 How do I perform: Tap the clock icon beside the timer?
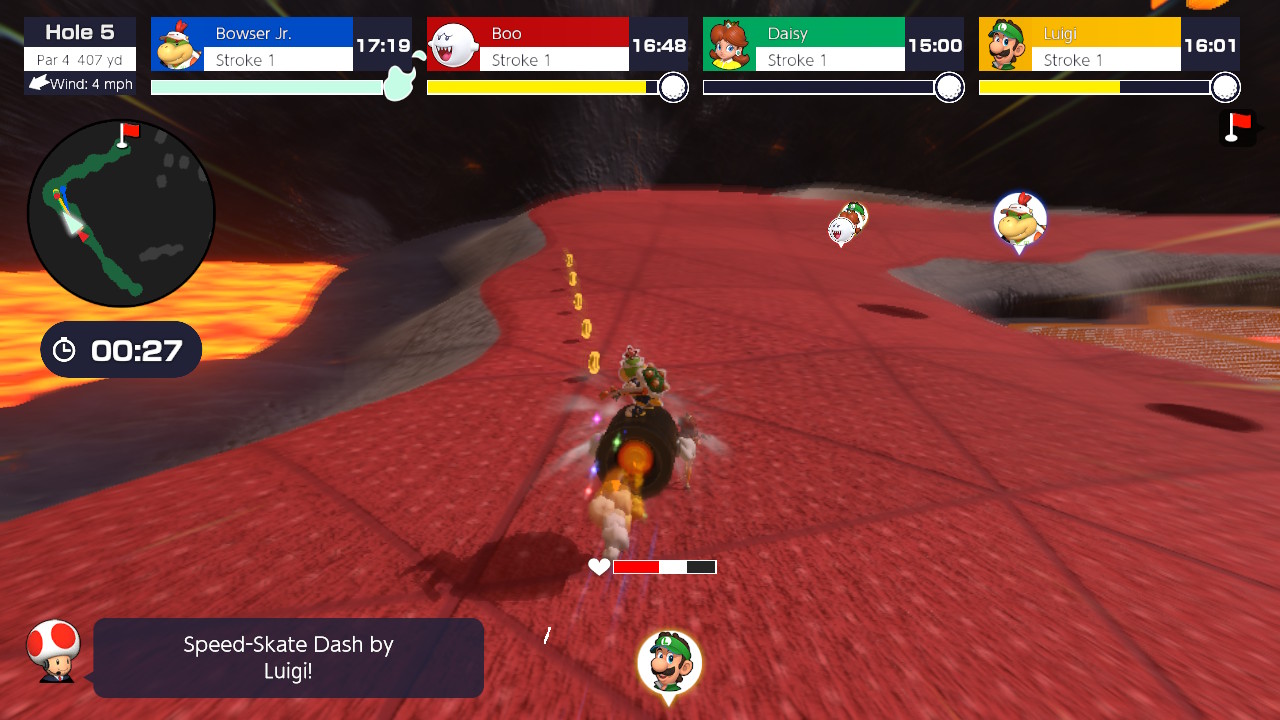tap(62, 349)
